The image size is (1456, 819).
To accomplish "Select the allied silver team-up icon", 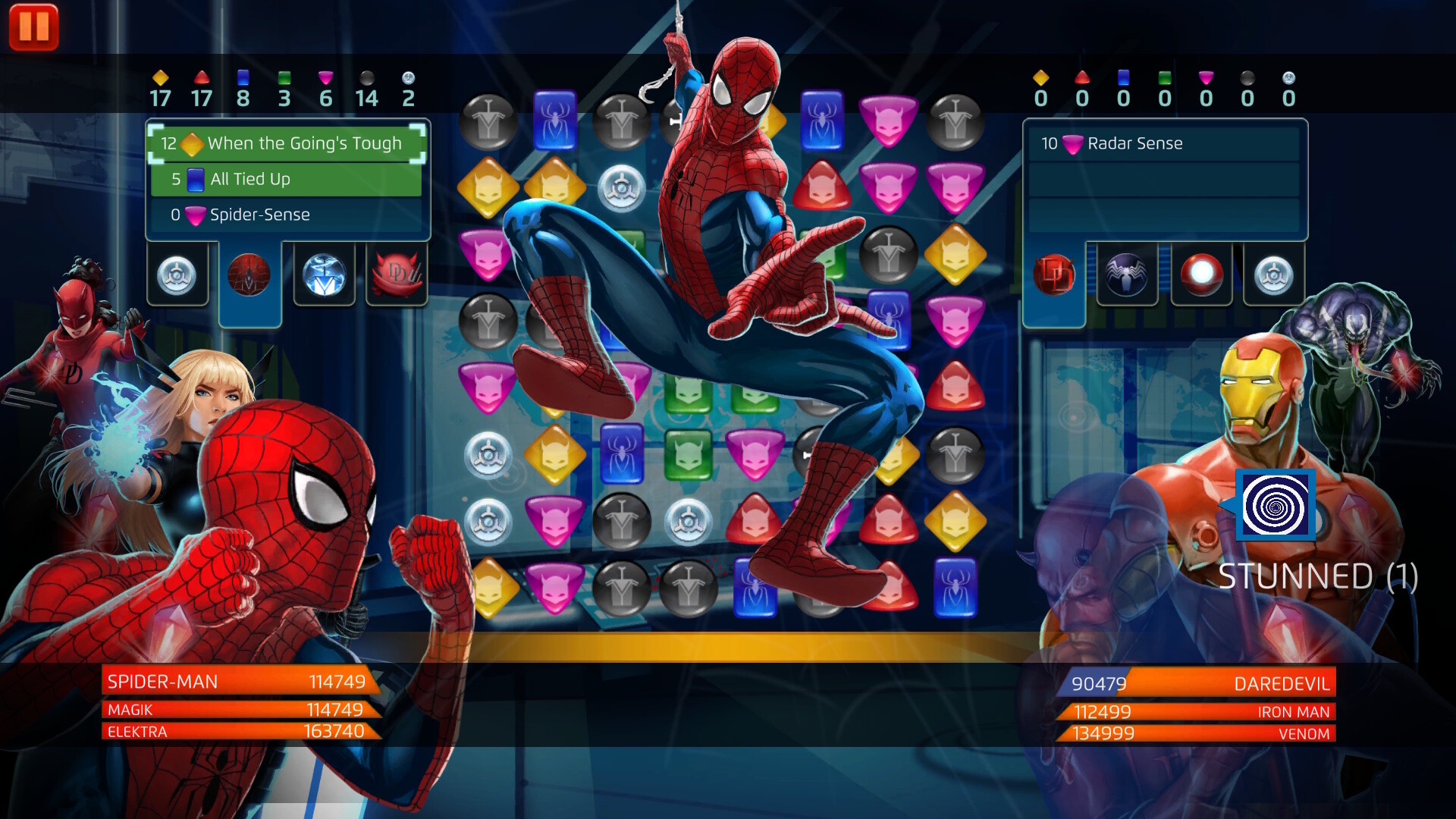I will point(177,275).
